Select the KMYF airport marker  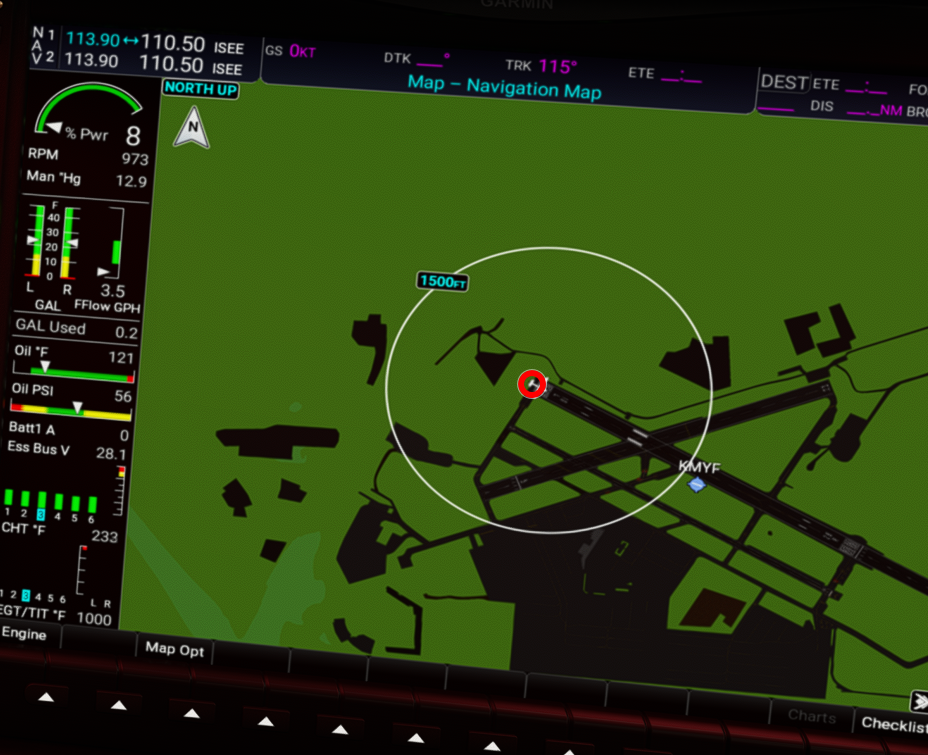tap(697, 484)
